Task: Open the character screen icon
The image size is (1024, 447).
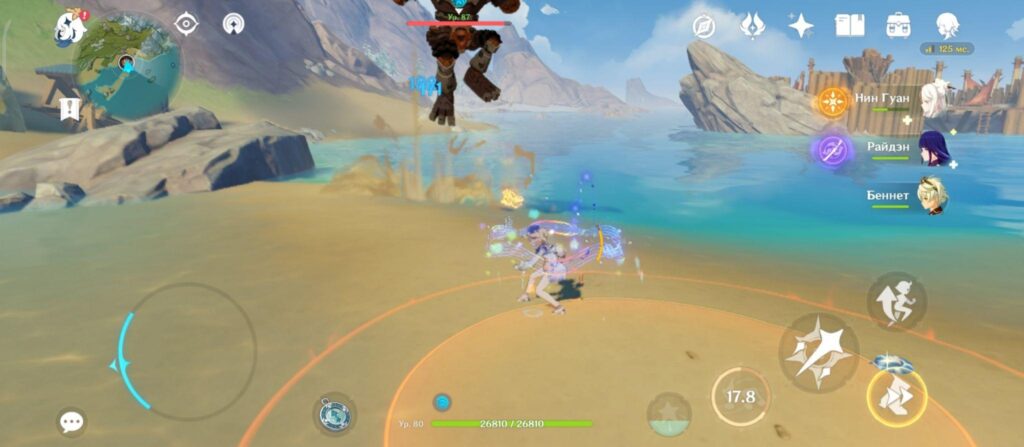Action: point(946,26)
